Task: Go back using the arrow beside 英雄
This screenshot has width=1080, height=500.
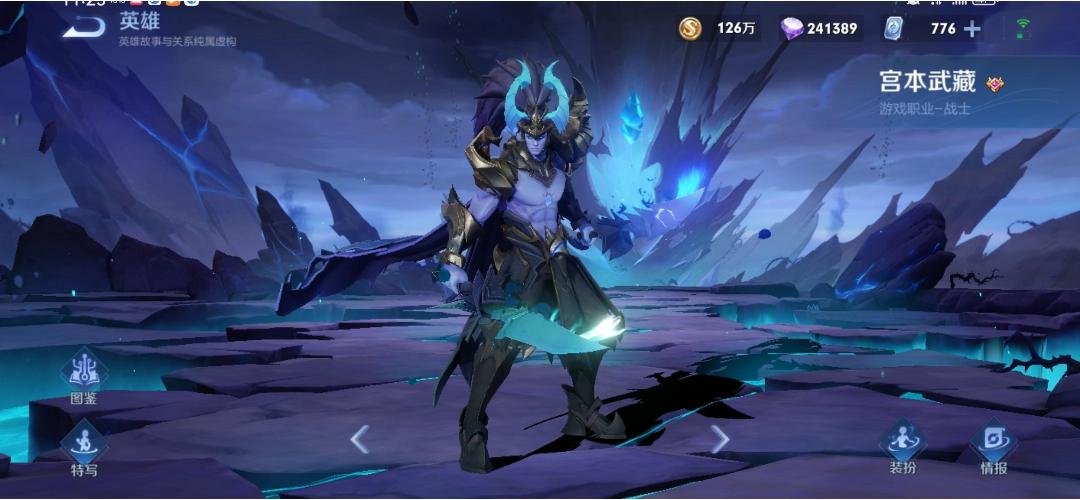Action: pos(84,27)
